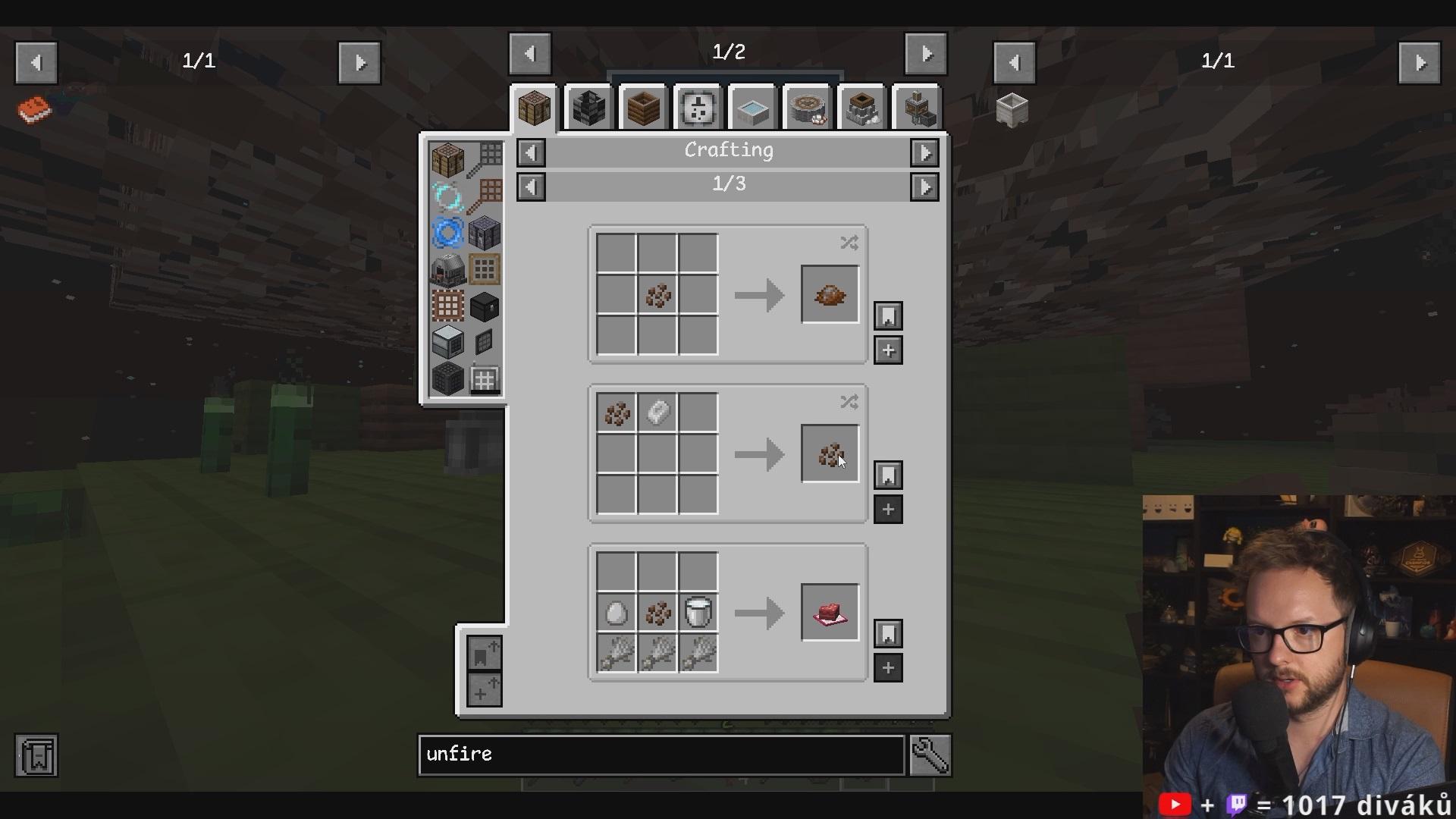Switch to the Crafting table tab
Viewport: 1456px width, 819px height.
coord(534,108)
